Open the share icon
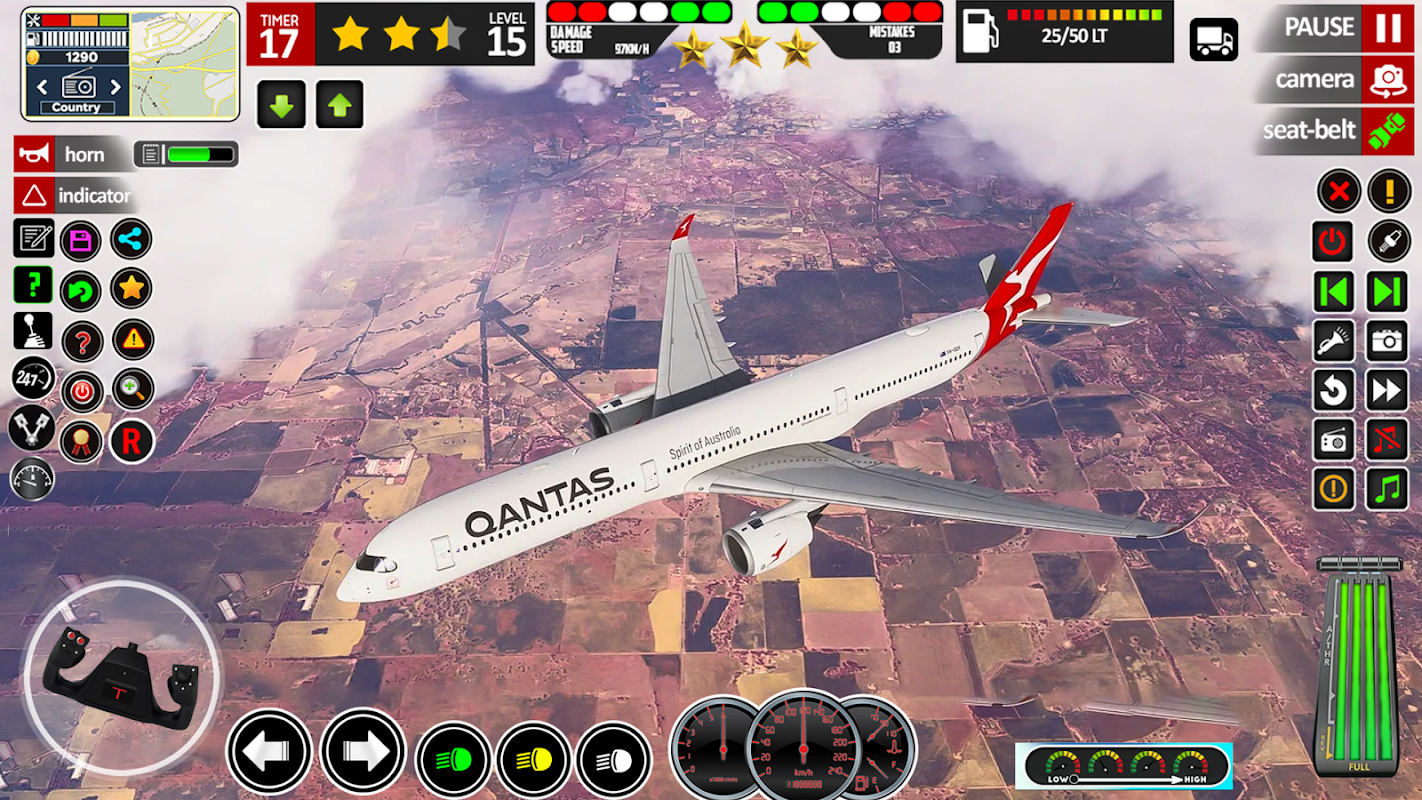Screen dimensions: 1422x800 (132, 239)
